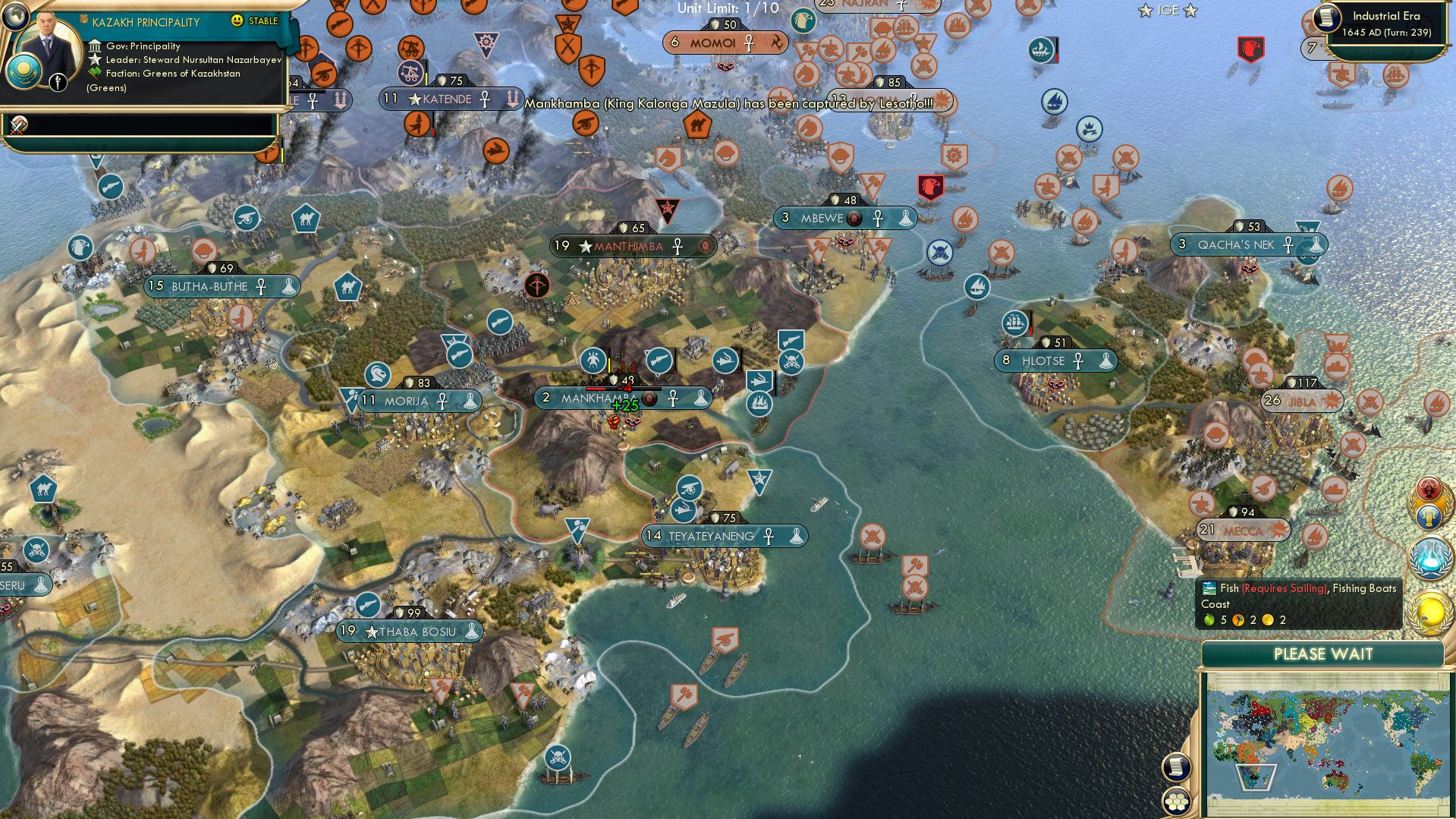Click the production icon on Mbewe's banner
The image size is (1456, 819).
(x=905, y=218)
